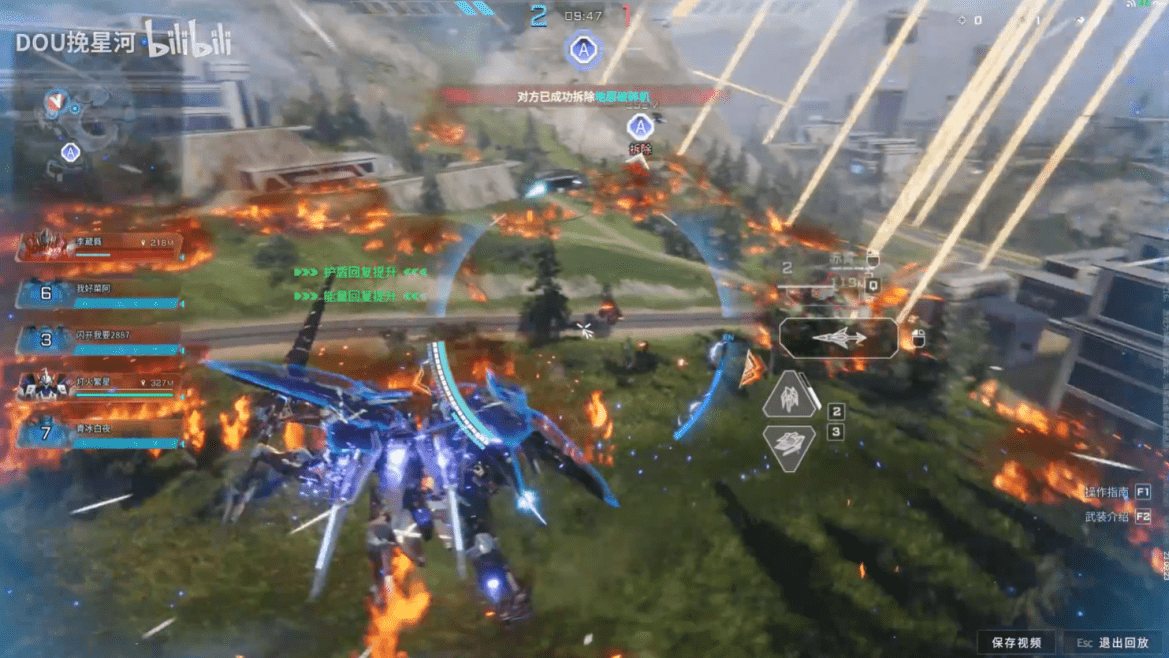Click the point A 拆除 objective marker
Screen dimensions: 1169x658
point(640,128)
